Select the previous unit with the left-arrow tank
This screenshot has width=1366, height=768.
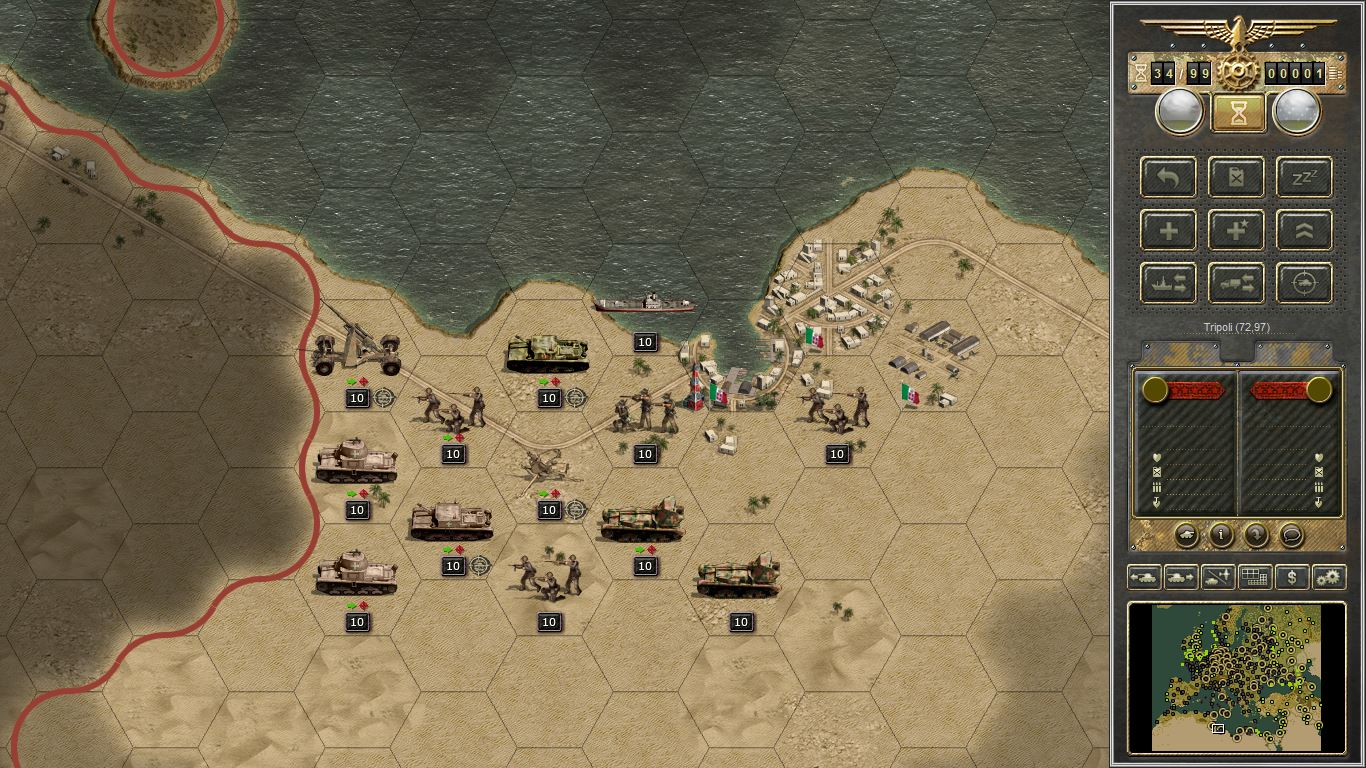point(1144,577)
